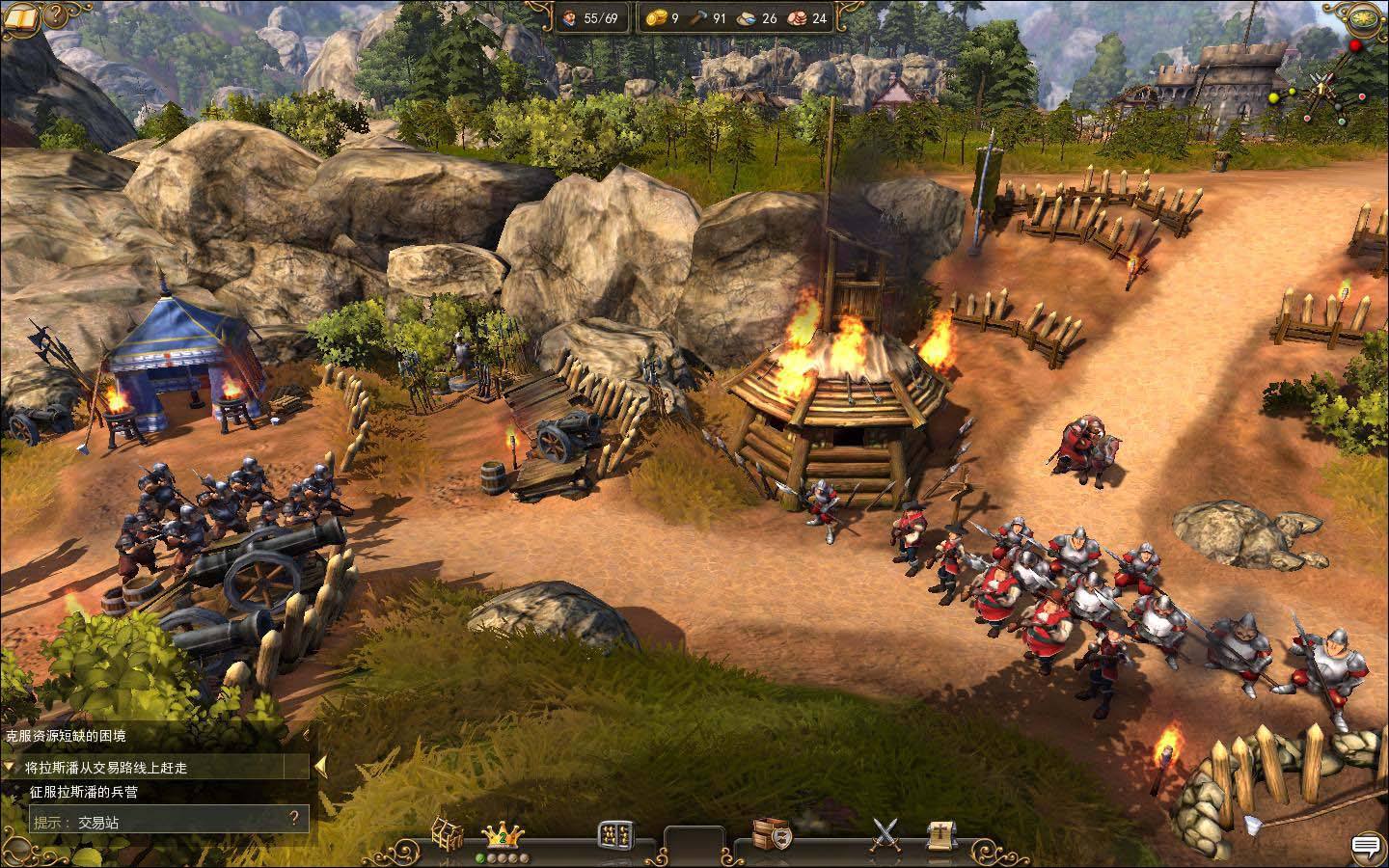The image size is (1389, 868).
Task: Open the green compass map button
Action: (x=1364, y=18)
